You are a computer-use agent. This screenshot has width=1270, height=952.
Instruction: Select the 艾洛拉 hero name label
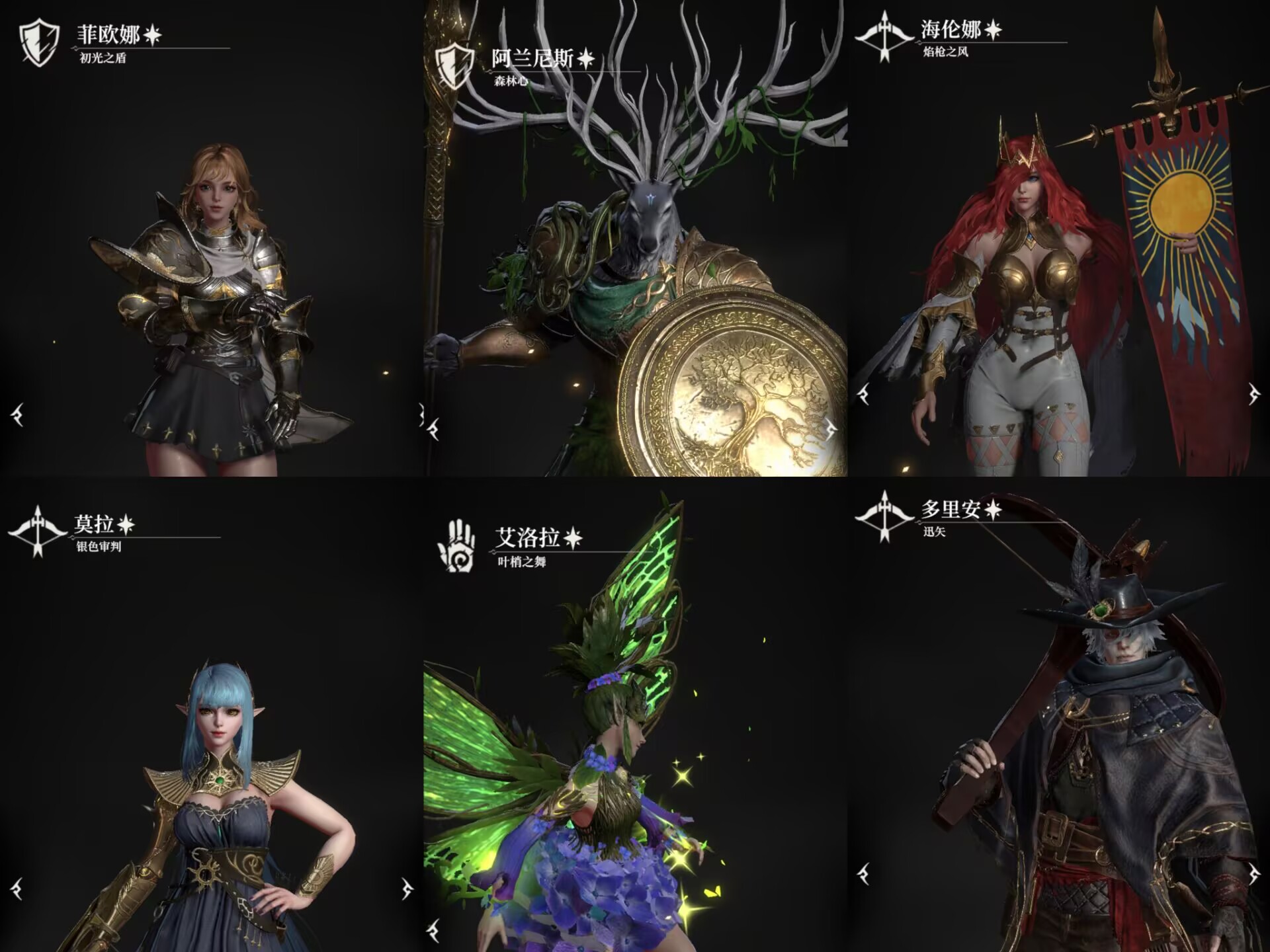click(x=528, y=537)
